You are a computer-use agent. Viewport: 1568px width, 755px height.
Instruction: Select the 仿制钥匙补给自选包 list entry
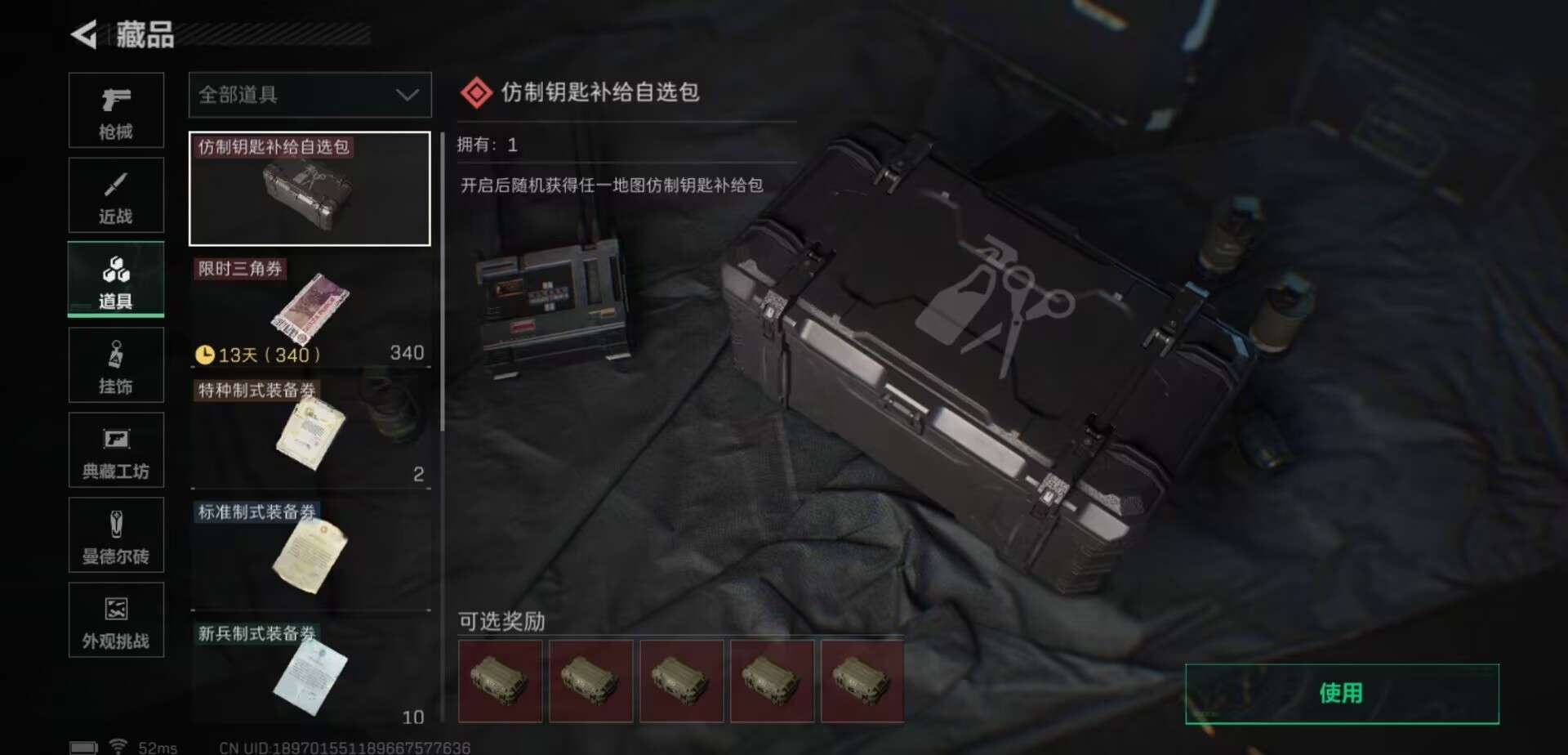[x=310, y=188]
